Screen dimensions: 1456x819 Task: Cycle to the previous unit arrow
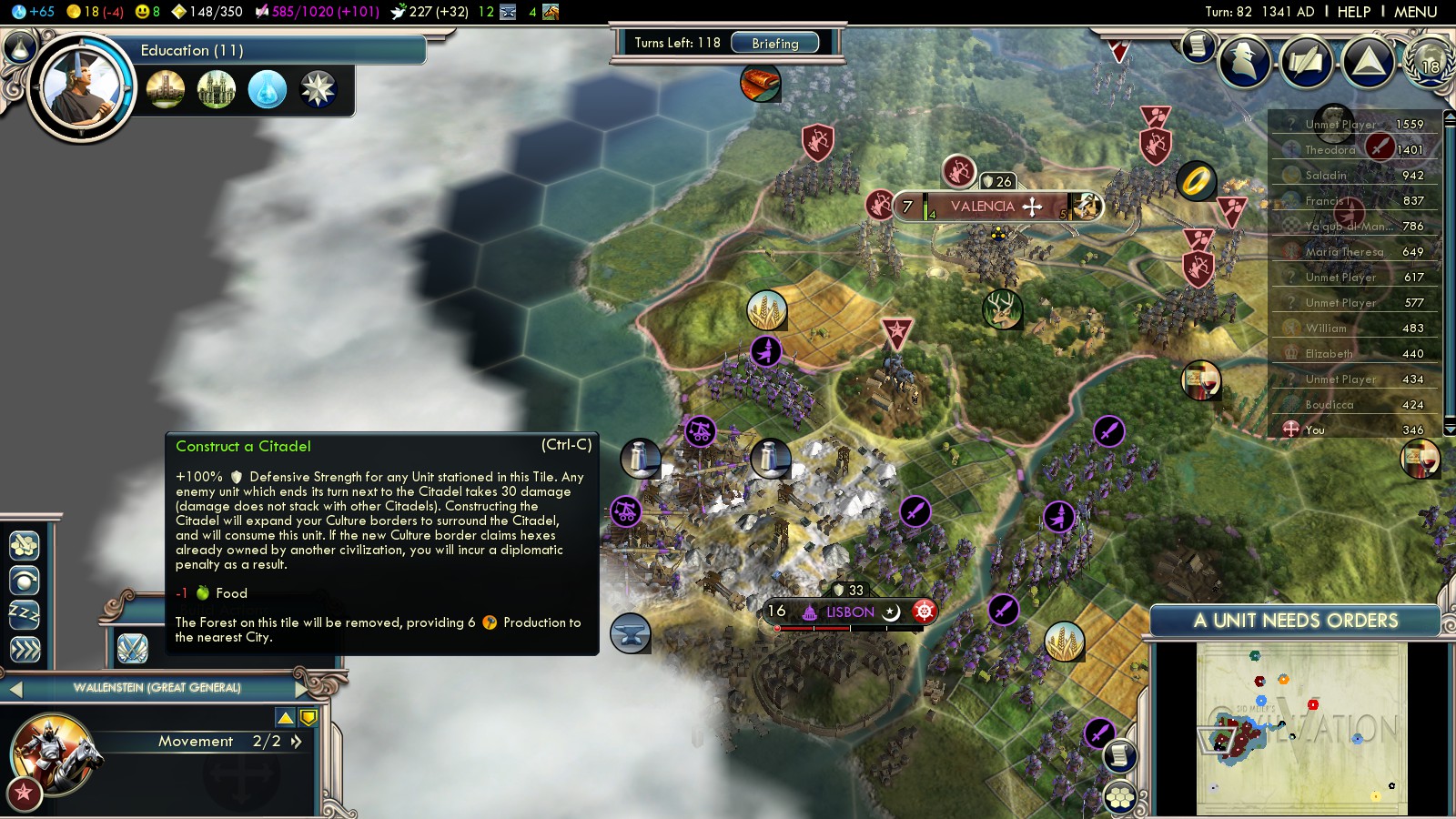pyautogui.click(x=15, y=689)
